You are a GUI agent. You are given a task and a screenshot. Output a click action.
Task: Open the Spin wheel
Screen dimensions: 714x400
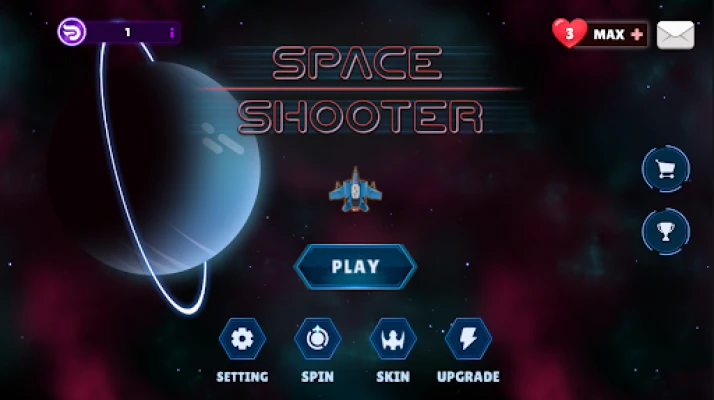coord(317,339)
